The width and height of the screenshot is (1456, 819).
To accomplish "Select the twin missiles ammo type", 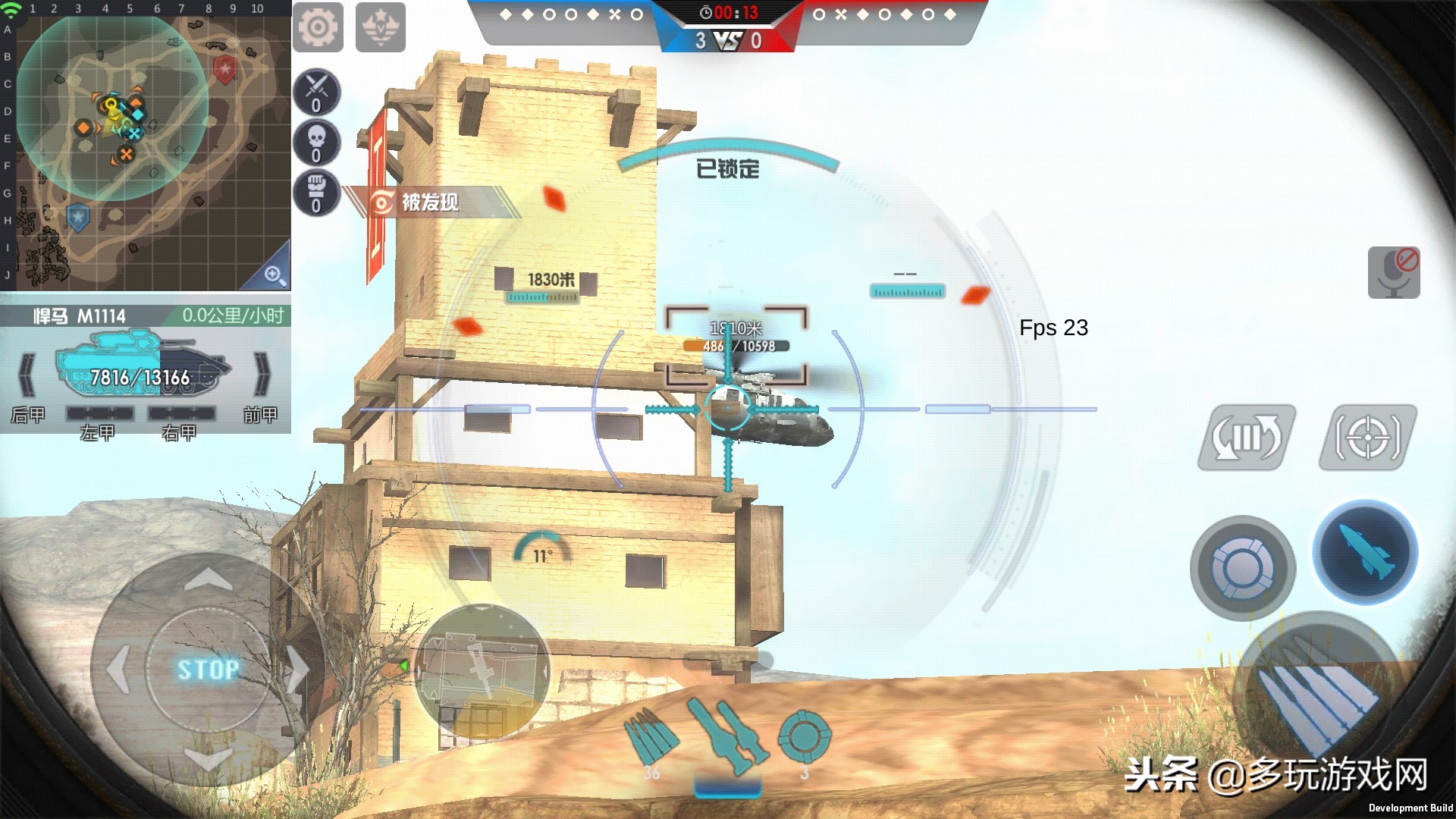I will point(726,736).
